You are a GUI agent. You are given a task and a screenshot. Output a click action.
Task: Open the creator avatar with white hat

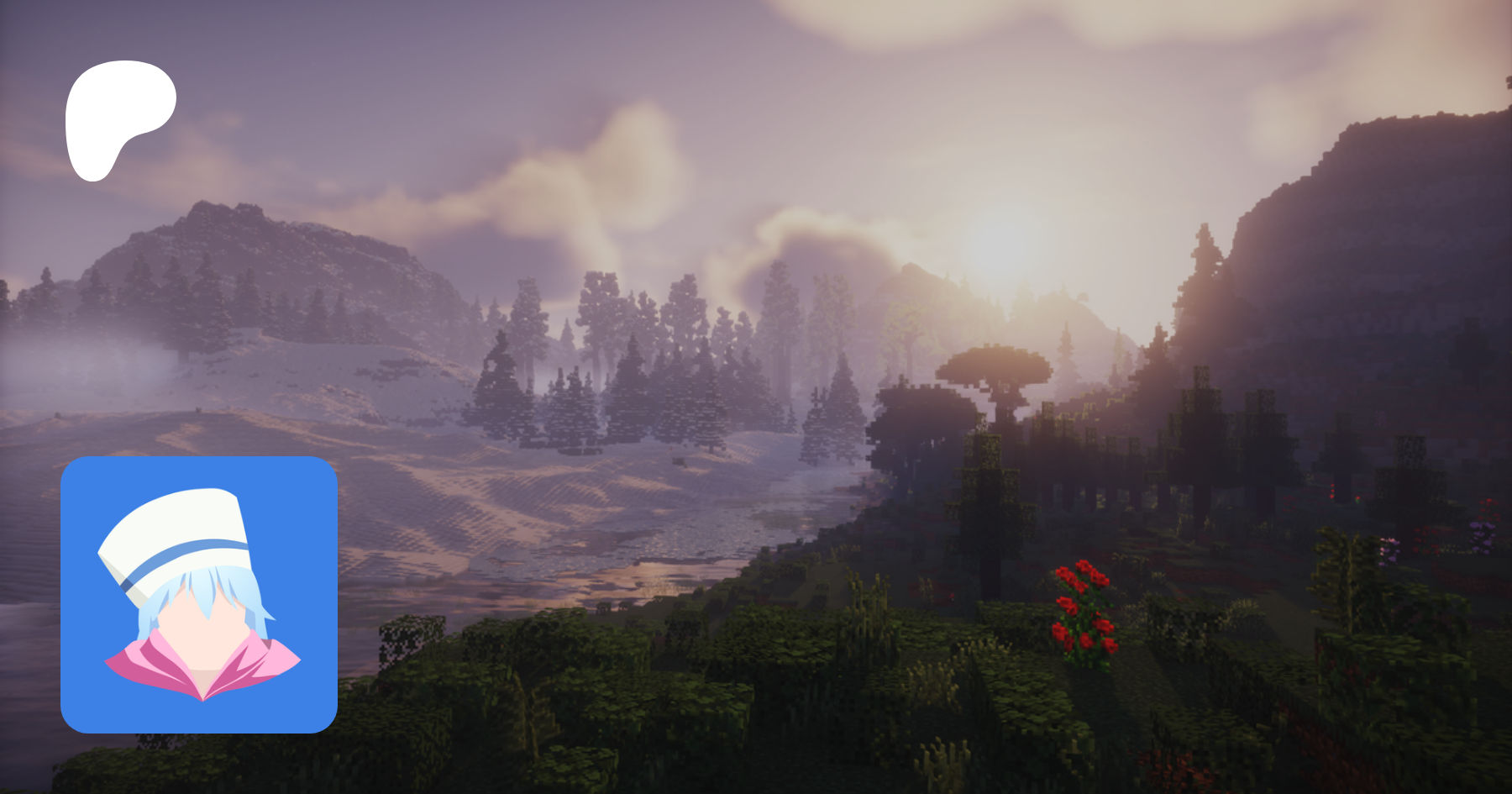(199, 594)
